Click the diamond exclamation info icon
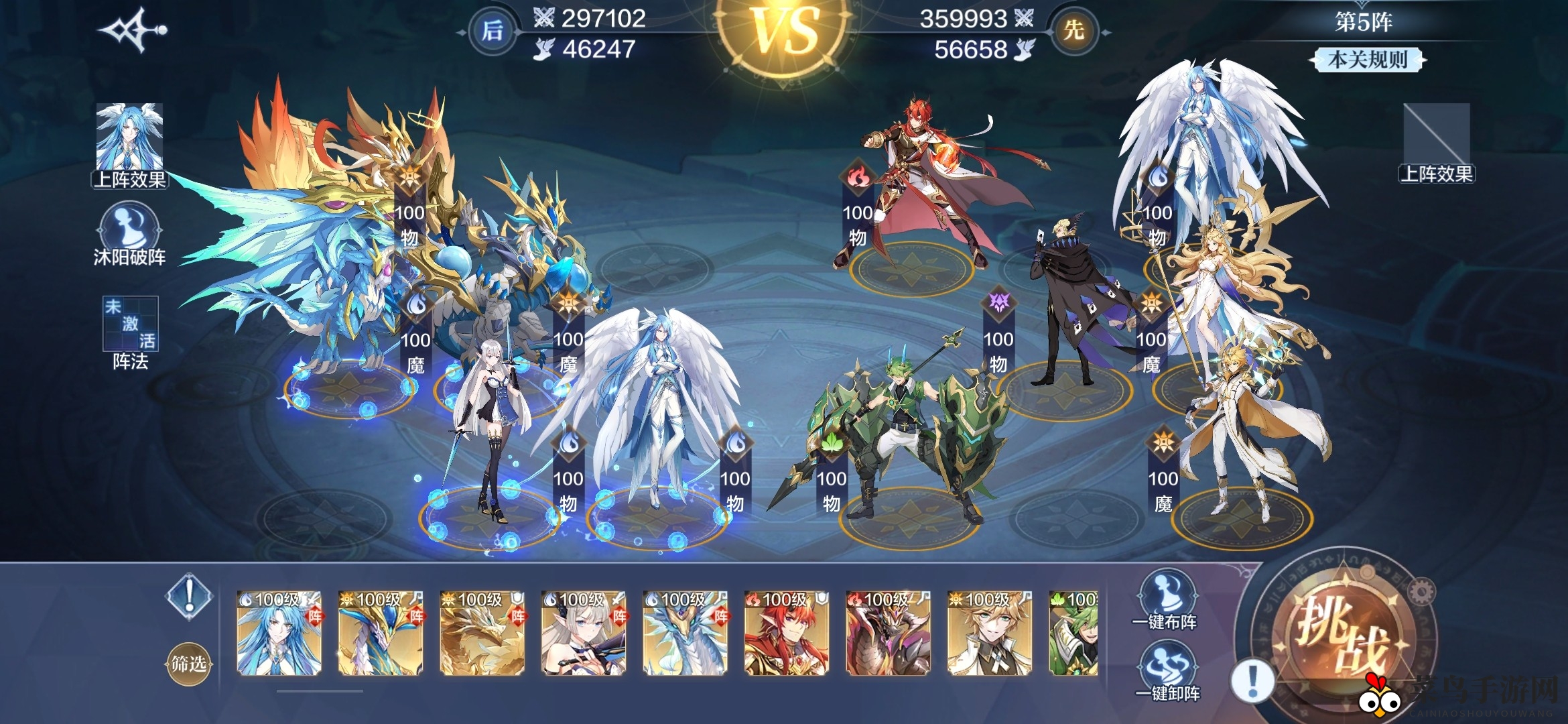This screenshot has height=724, width=1568. [190, 595]
